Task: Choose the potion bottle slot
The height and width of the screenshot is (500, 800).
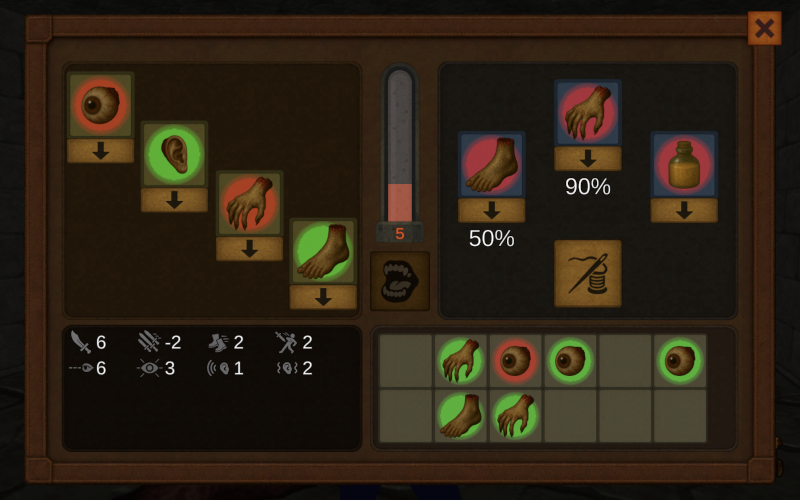Action: click(684, 165)
